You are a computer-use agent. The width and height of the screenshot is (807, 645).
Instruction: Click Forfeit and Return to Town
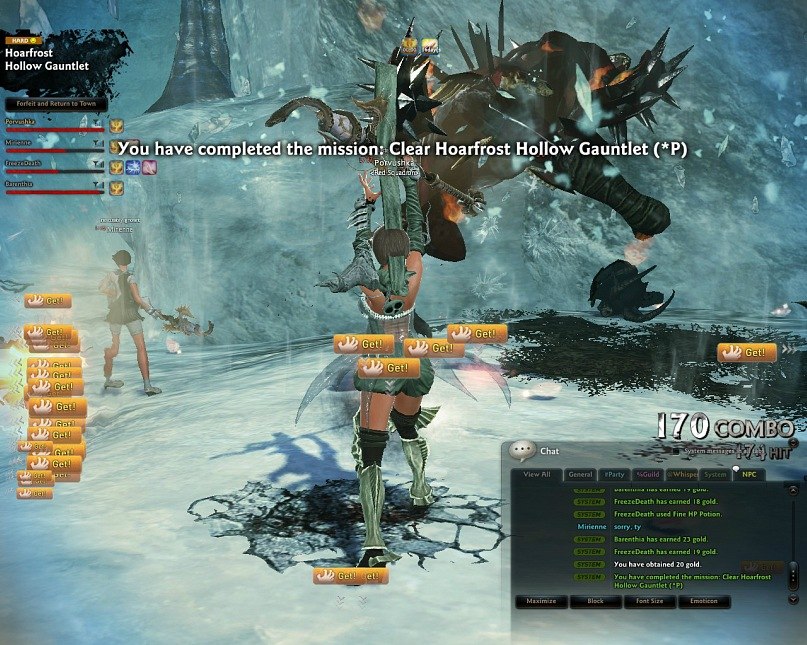tap(56, 104)
